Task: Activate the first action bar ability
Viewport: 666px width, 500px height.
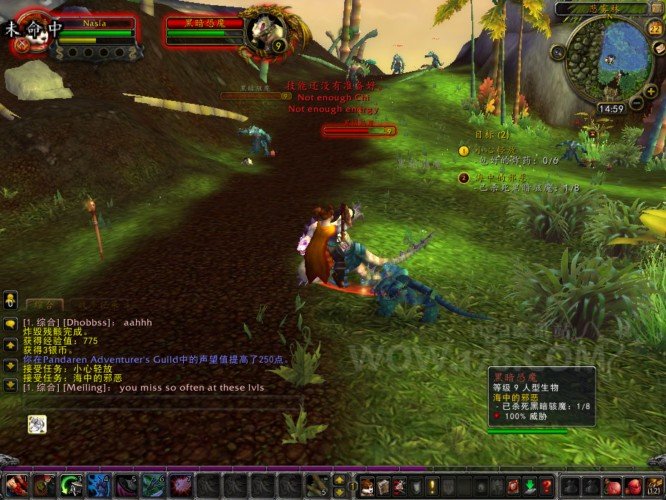Action: tap(17, 487)
